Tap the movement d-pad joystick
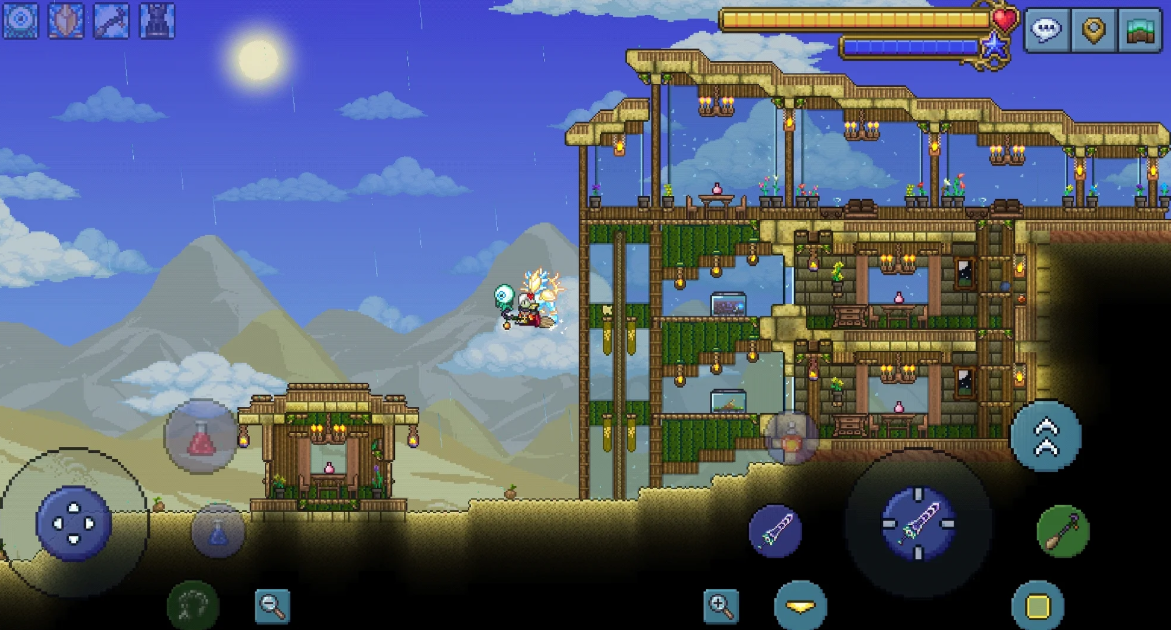1171x630 pixels. tap(73, 523)
